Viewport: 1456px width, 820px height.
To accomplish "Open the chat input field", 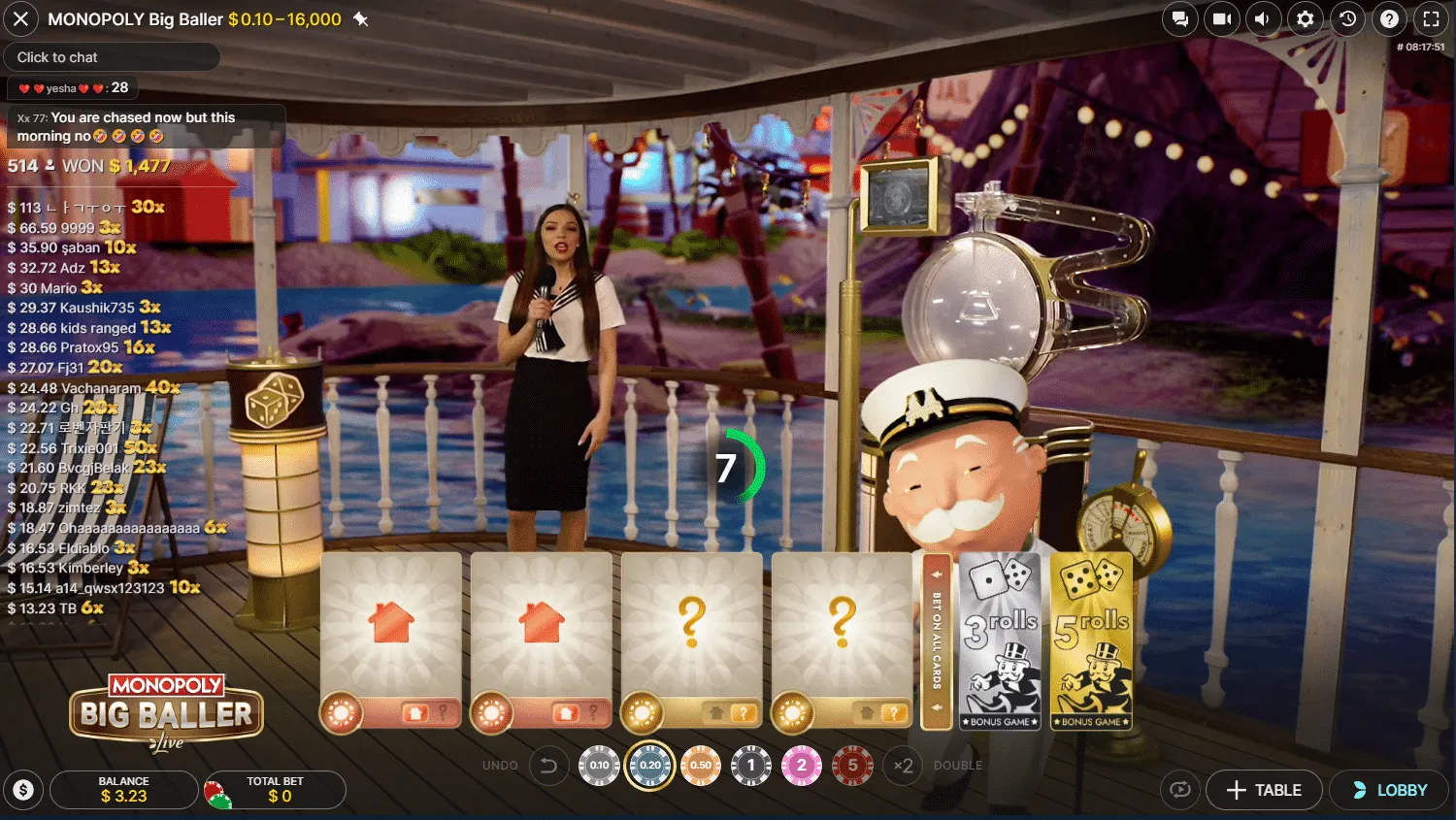I will click(x=112, y=56).
